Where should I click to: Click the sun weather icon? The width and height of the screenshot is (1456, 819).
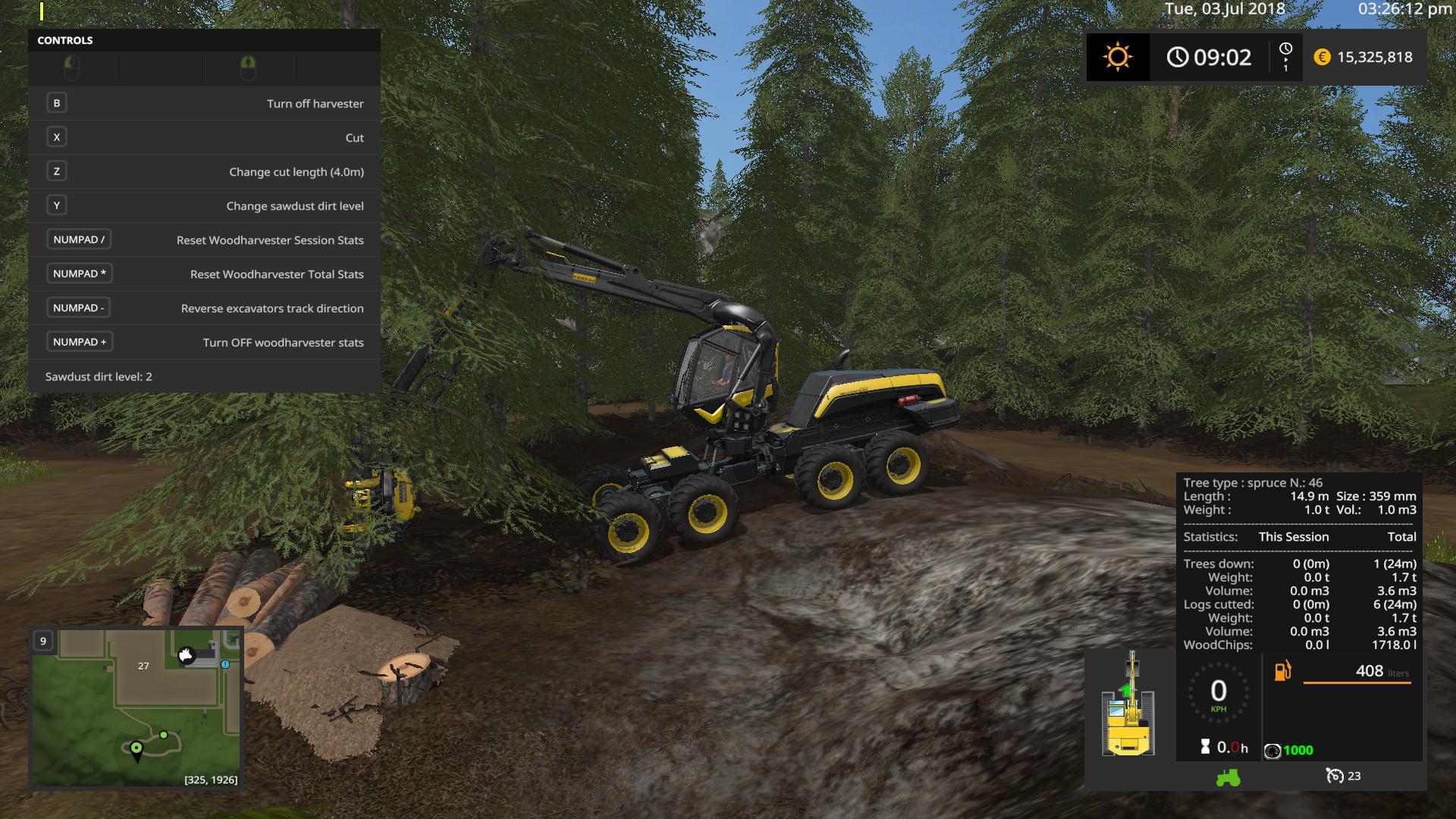(1118, 57)
